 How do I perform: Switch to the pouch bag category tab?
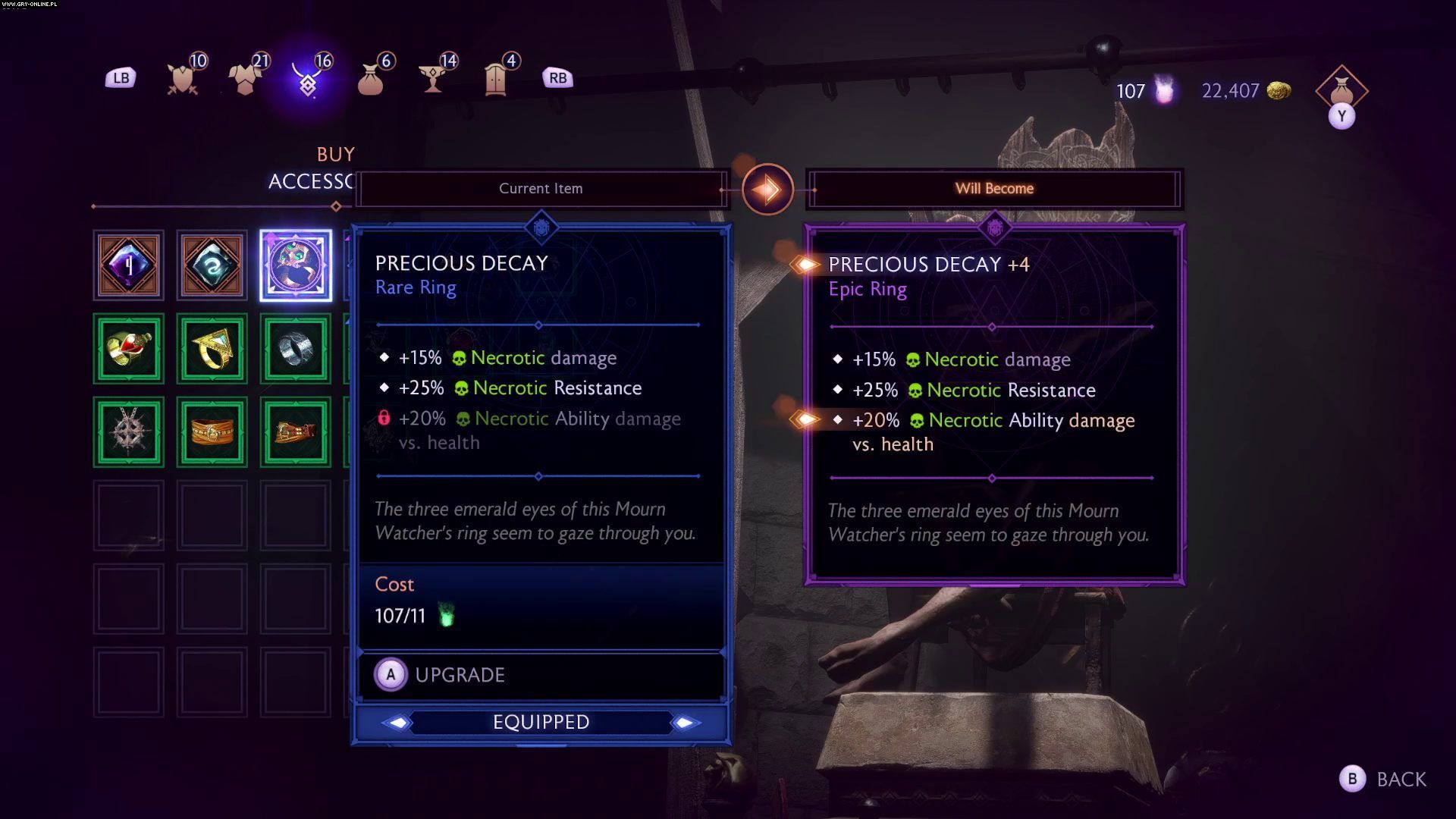pyautogui.click(x=371, y=78)
